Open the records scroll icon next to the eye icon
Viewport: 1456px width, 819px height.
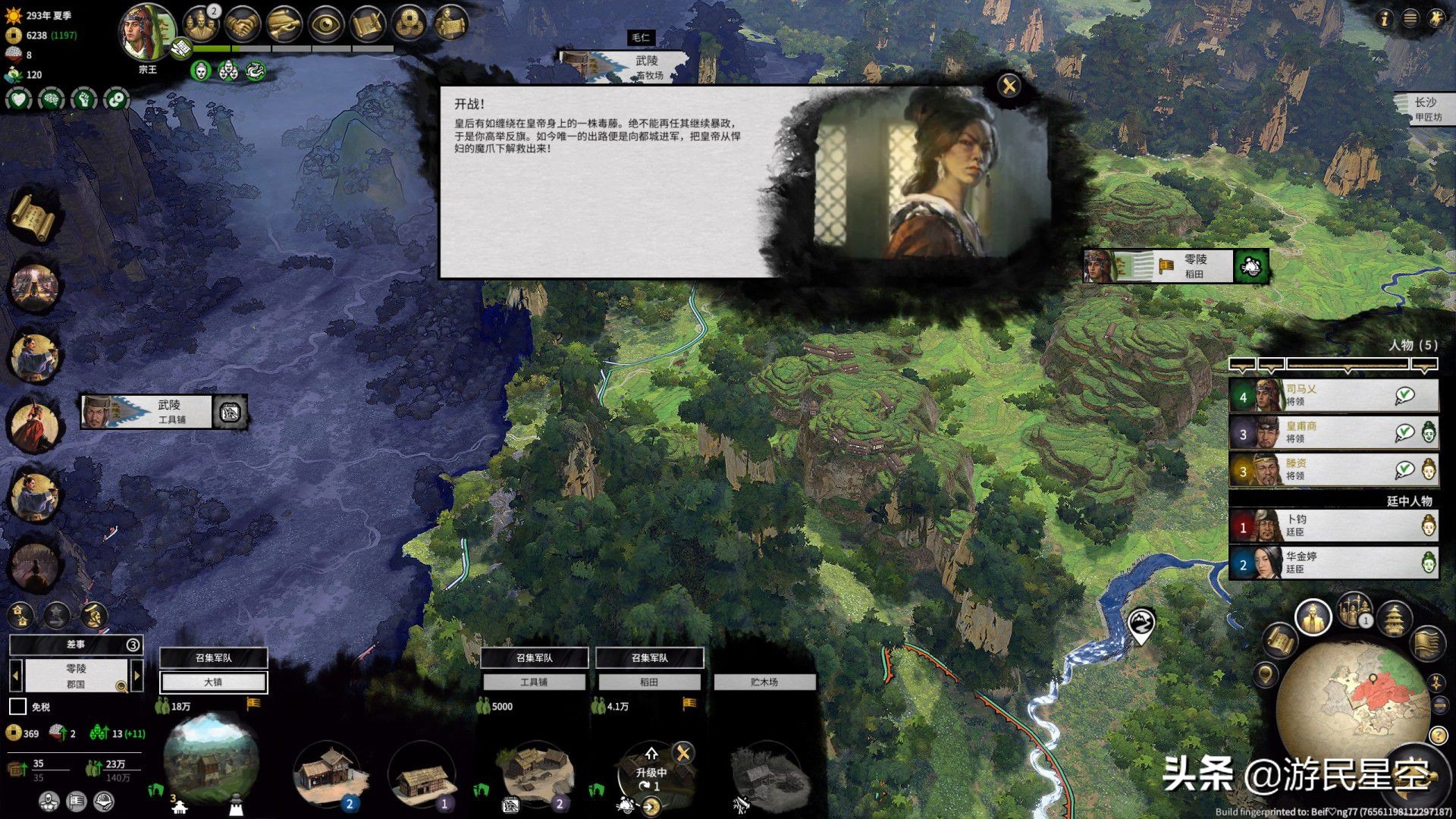[x=368, y=23]
